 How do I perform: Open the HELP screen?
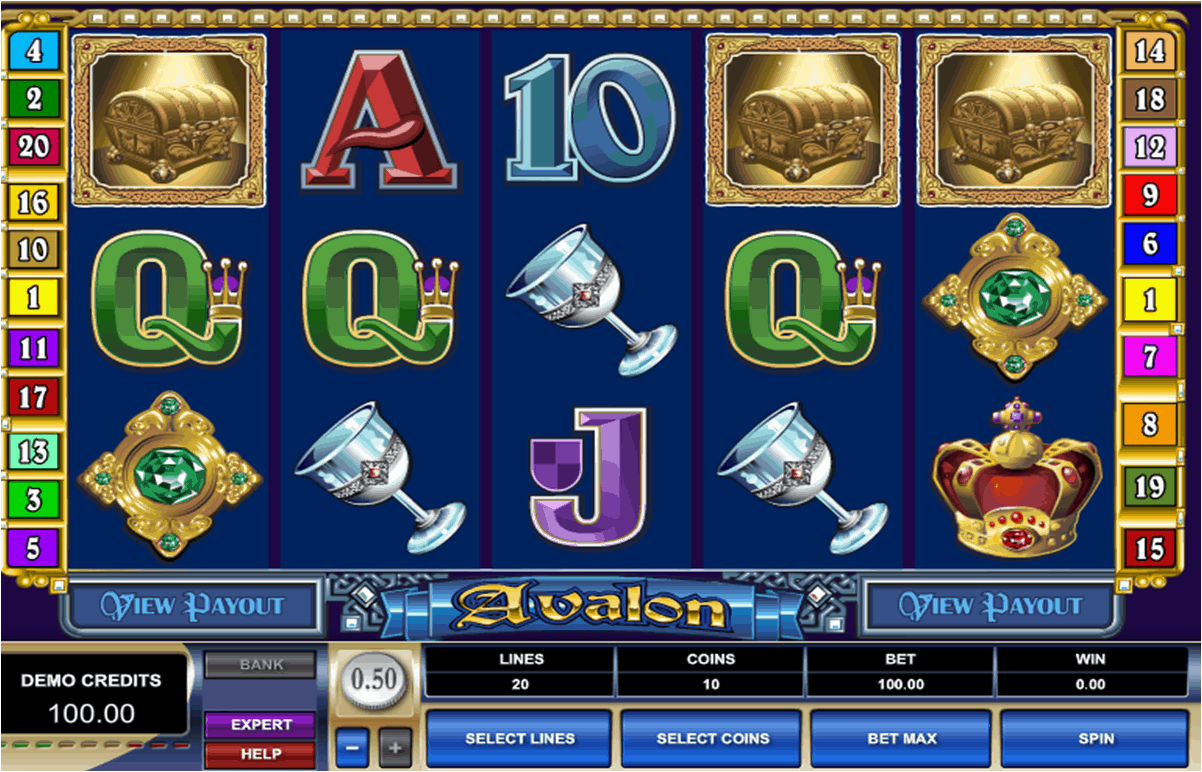click(x=261, y=754)
